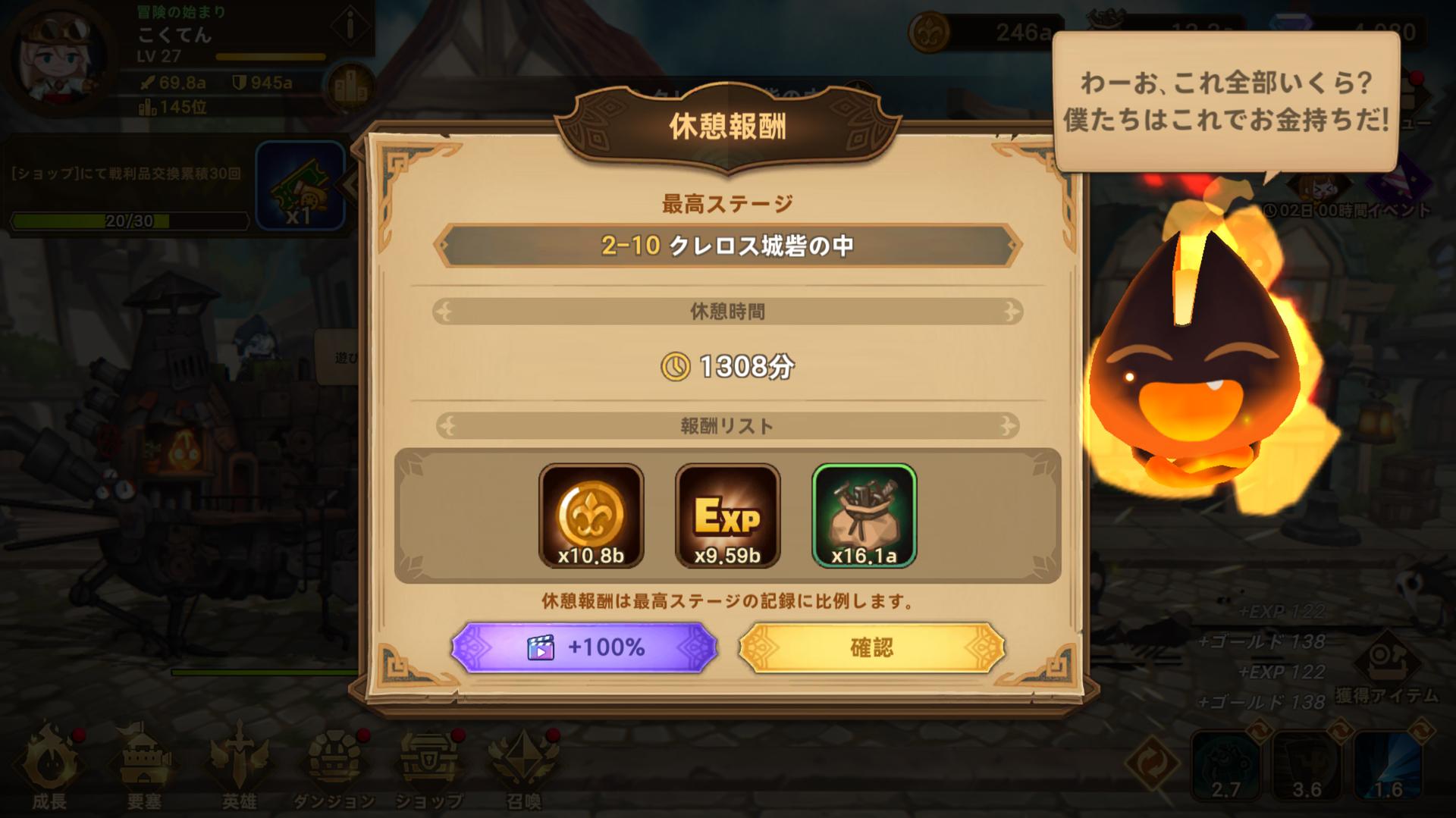Open the 召喚 summon menu

click(523, 766)
